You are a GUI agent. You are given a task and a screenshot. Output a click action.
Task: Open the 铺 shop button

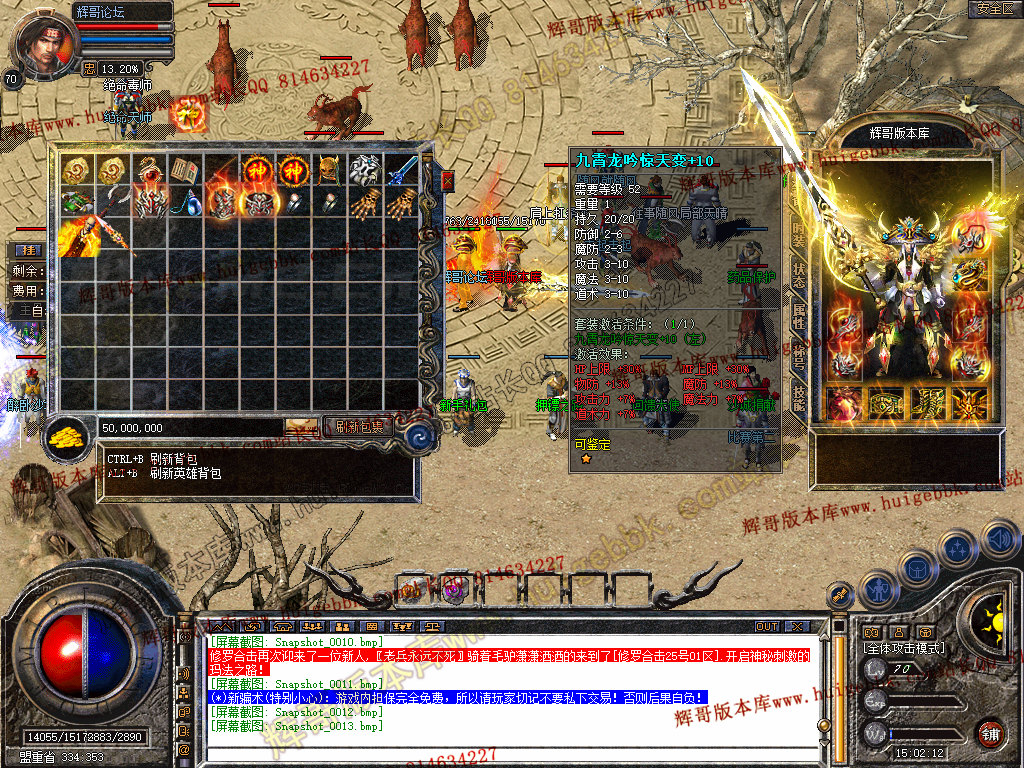[990, 733]
